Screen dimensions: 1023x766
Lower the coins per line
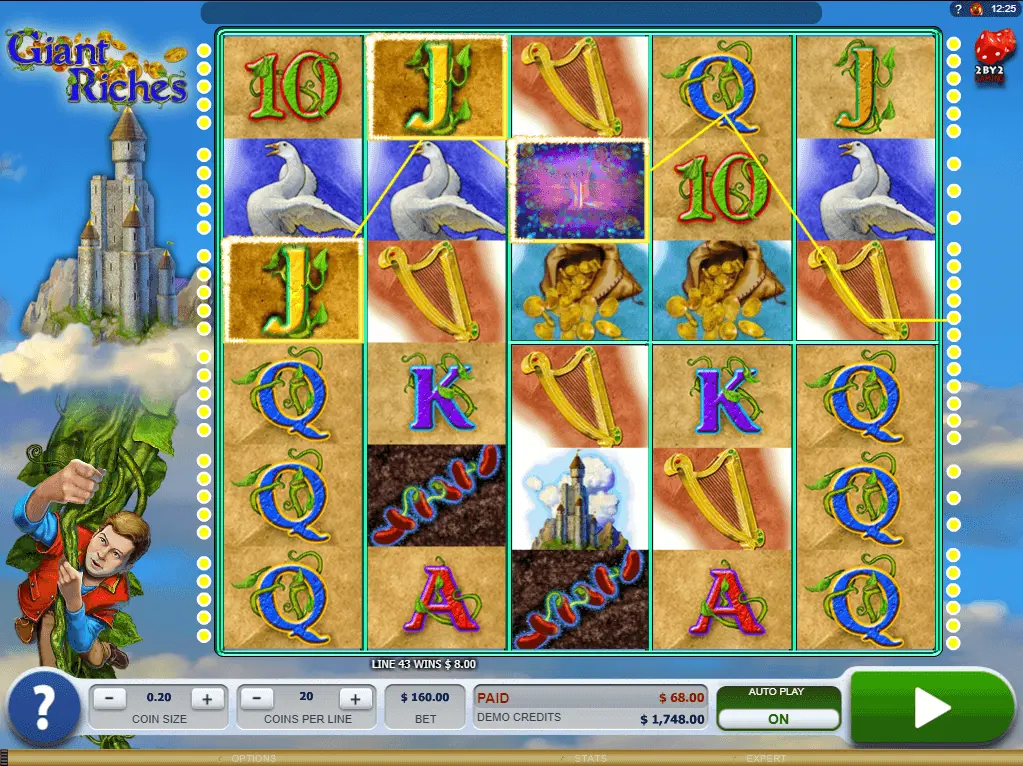[257, 699]
